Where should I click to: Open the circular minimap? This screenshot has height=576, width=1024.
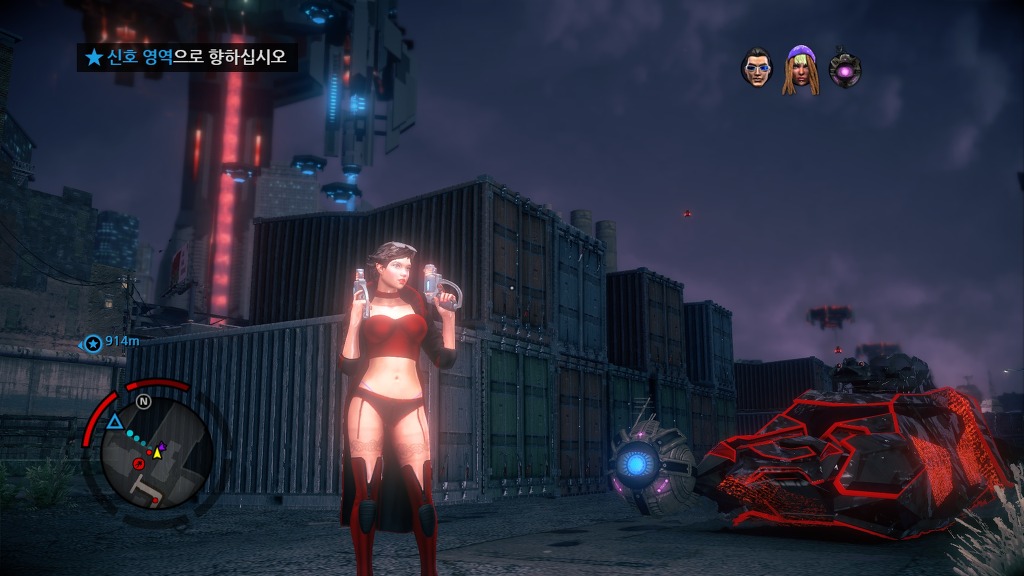[x=156, y=453]
